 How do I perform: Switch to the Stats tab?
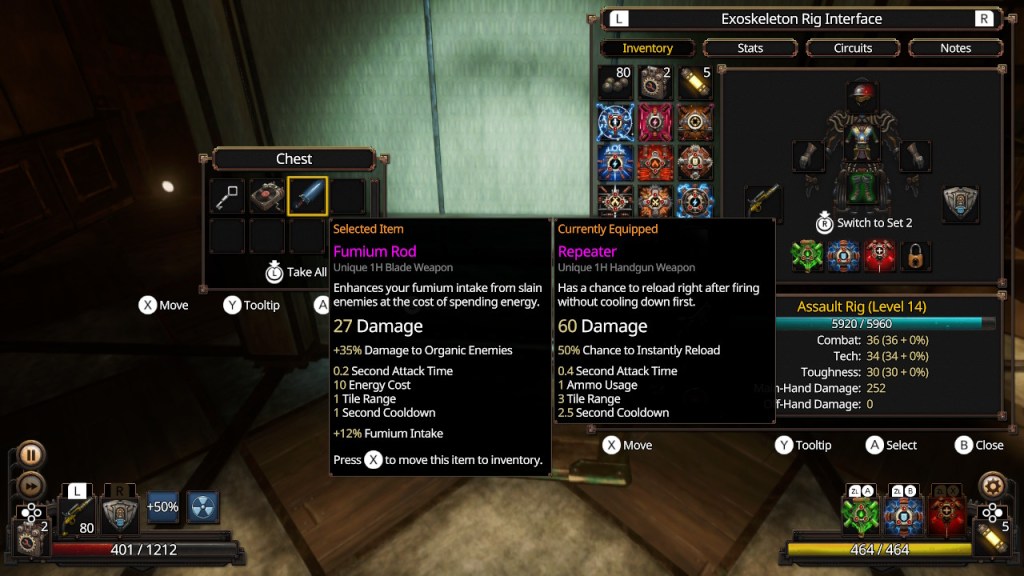pyautogui.click(x=750, y=48)
